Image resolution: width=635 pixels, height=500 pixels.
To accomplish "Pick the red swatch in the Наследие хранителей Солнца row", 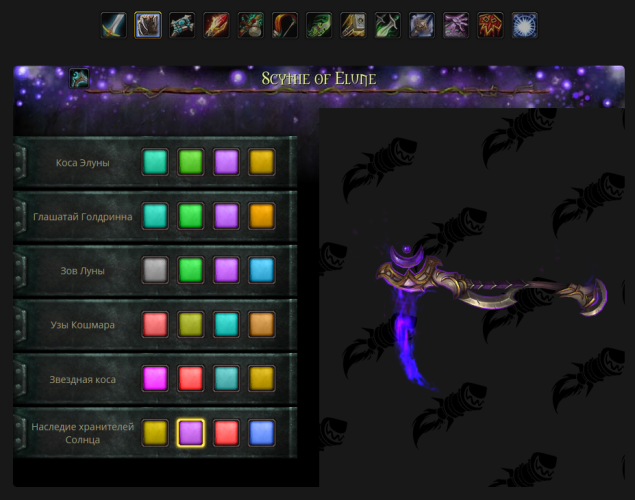I will tap(226, 432).
